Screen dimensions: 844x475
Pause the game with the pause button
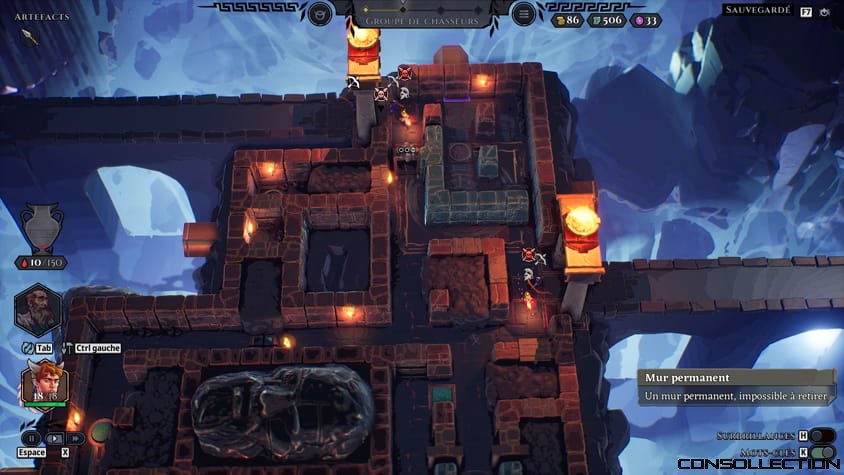point(31,438)
